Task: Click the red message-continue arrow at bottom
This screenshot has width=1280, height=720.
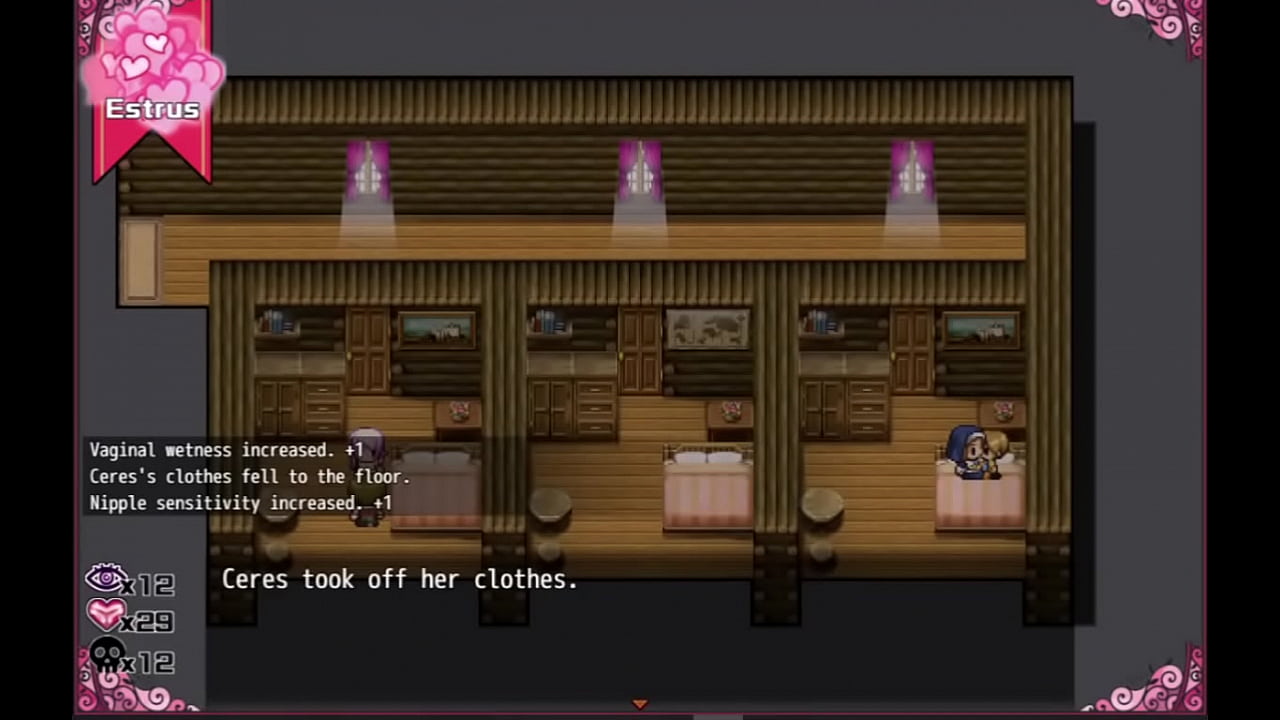Action: 639,704
